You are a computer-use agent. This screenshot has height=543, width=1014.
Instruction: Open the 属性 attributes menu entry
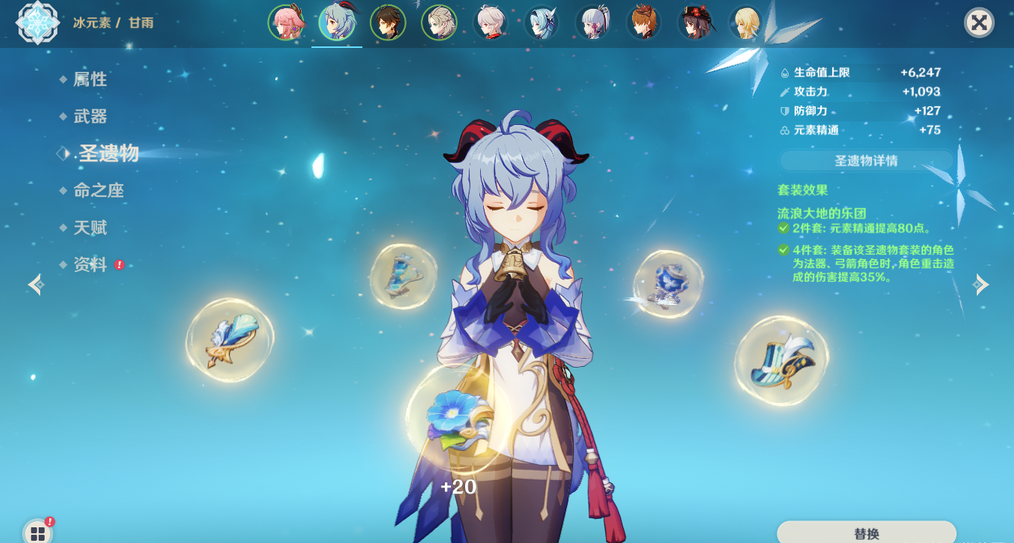coord(90,79)
